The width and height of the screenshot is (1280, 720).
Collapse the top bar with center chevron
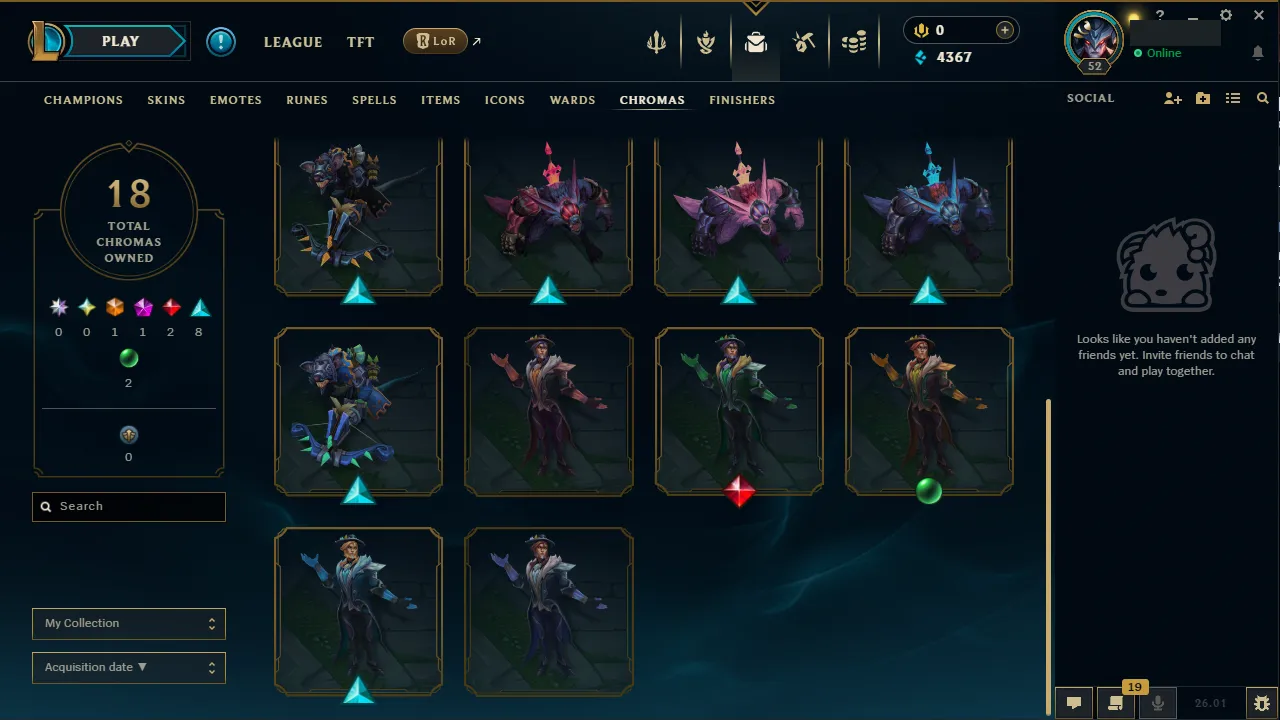click(755, 8)
